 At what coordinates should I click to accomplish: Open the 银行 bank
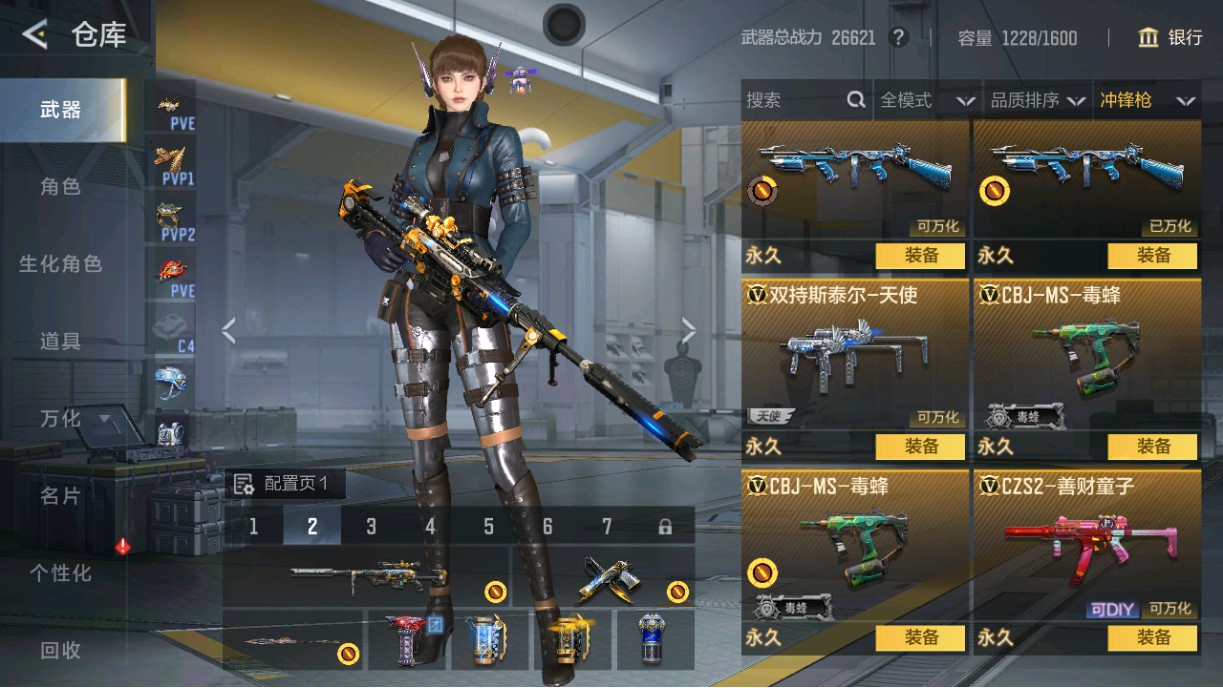pos(1170,38)
